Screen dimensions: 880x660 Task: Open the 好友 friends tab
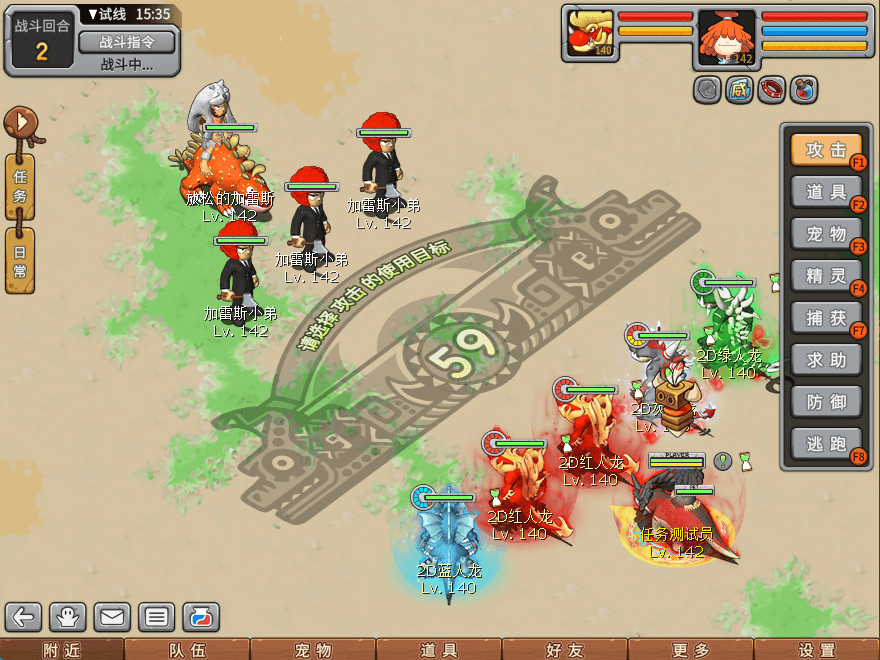click(x=565, y=650)
